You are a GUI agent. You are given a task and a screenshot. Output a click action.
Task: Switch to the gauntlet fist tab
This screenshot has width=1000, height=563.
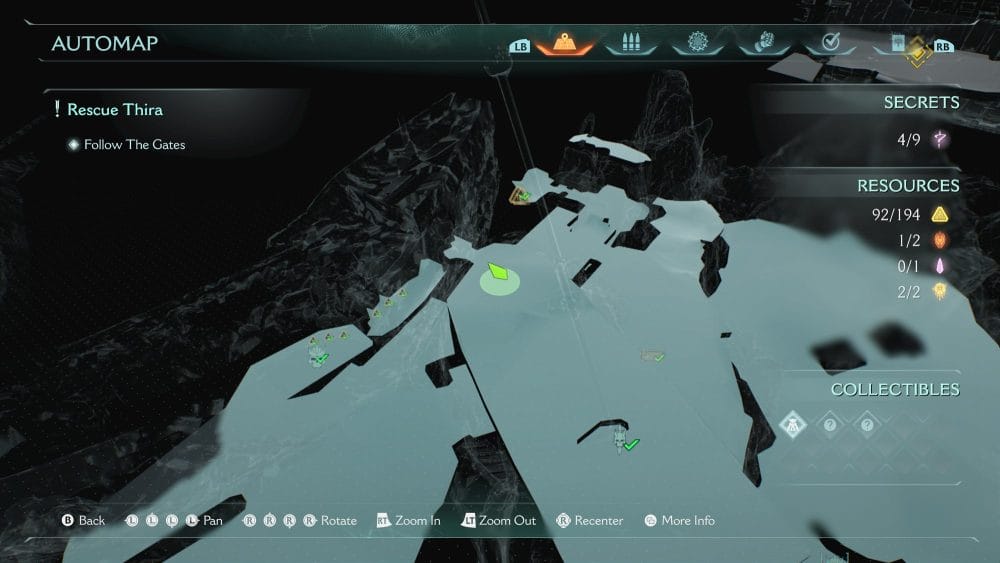coord(762,43)
